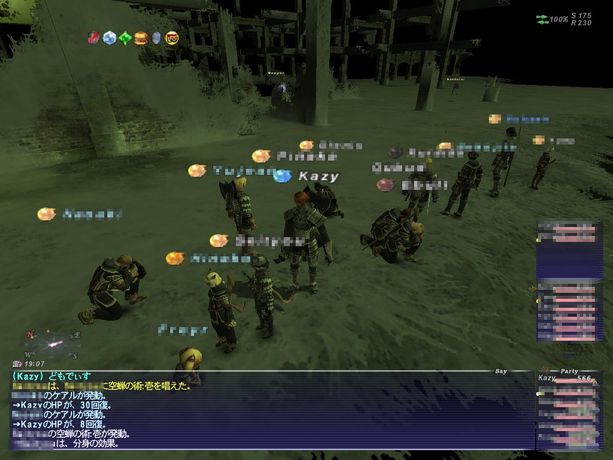Select the yellow-ringed status icon
Screen dimensions: 613x460
(171, 39)
